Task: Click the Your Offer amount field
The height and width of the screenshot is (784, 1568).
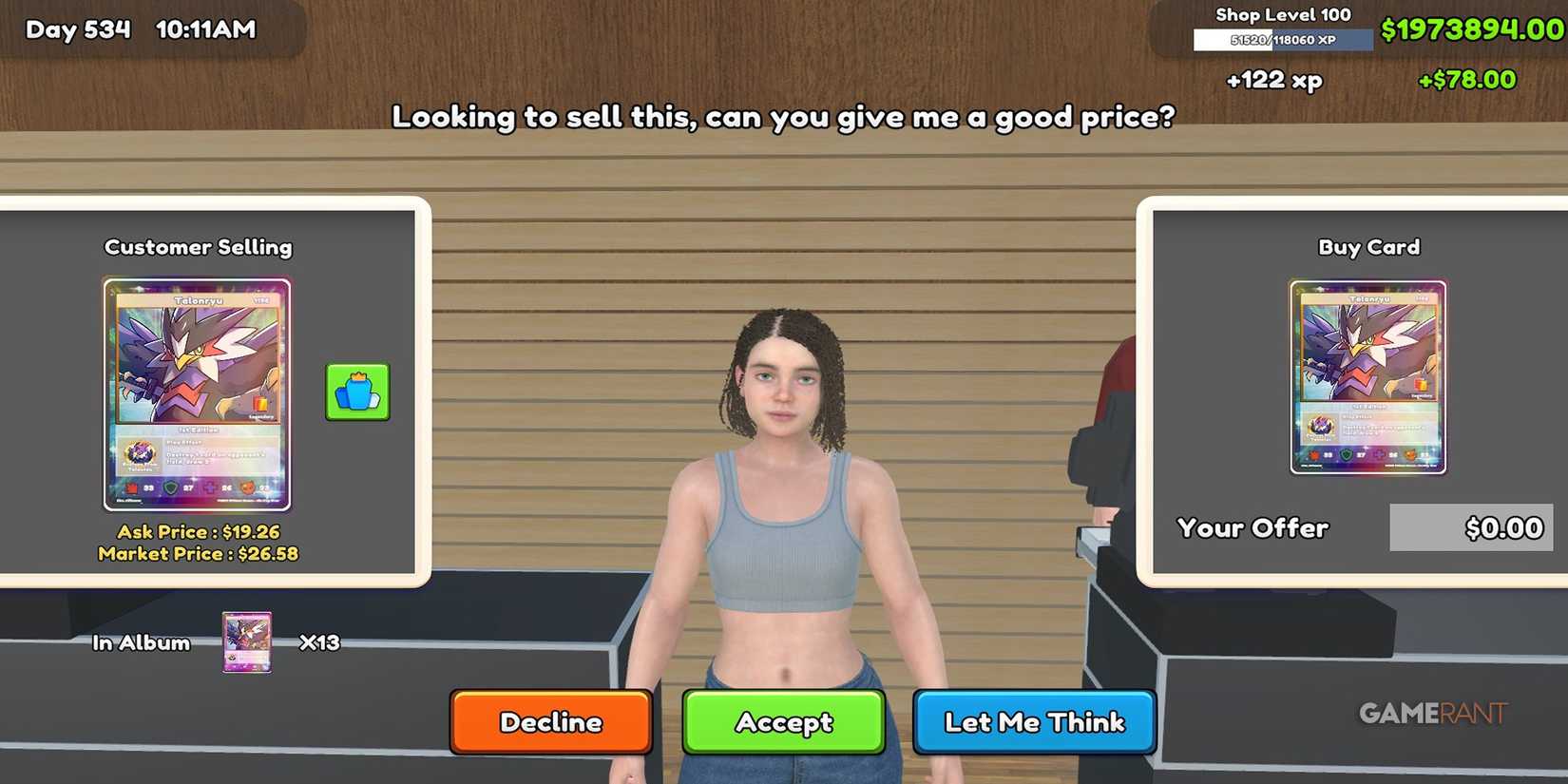Action: coord(1470,527)
